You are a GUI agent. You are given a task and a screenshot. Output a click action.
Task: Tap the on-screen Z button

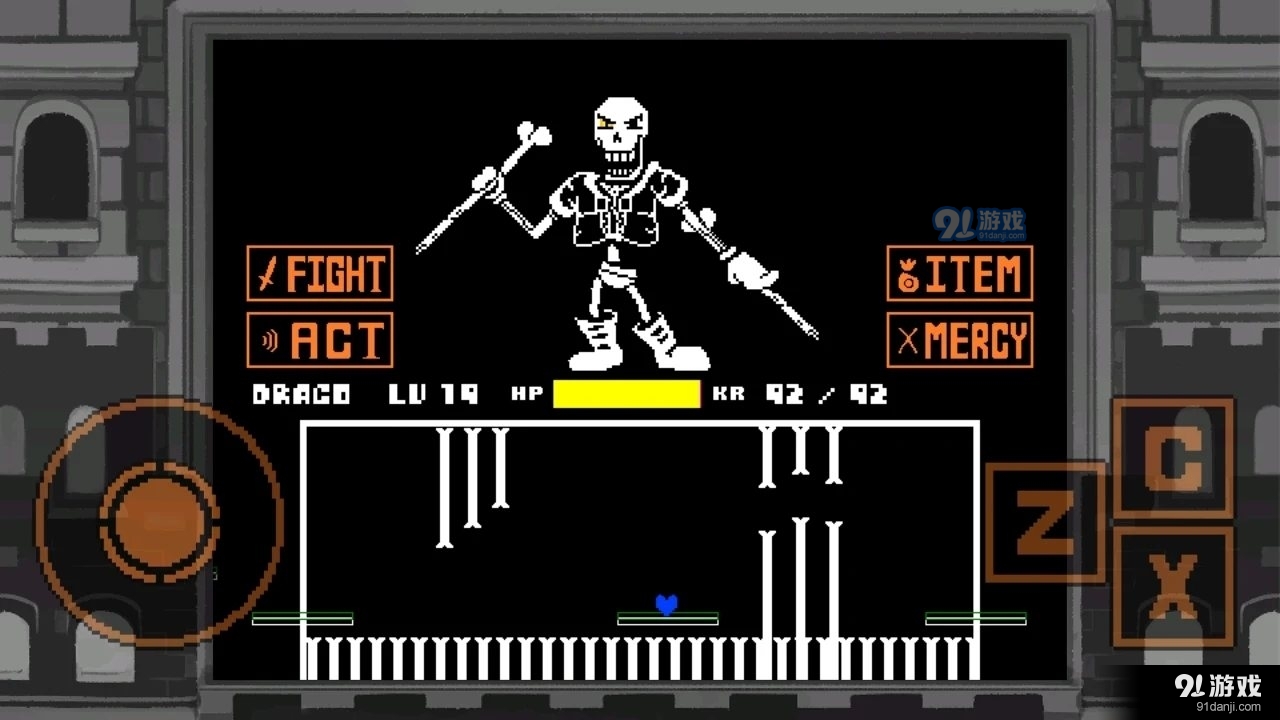(x=1045, y=522)
